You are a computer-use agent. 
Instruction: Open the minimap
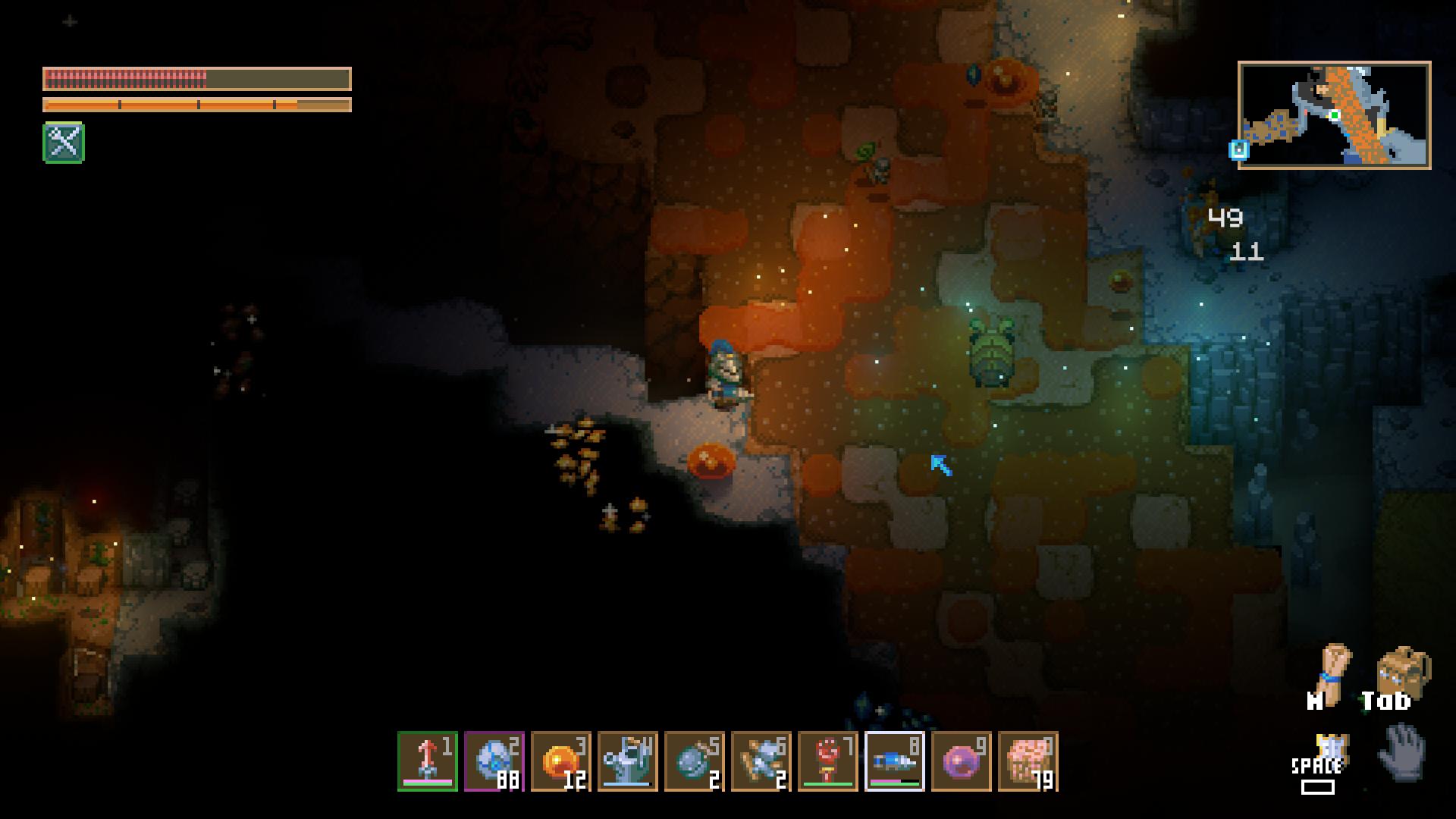tap(1335, 115)
